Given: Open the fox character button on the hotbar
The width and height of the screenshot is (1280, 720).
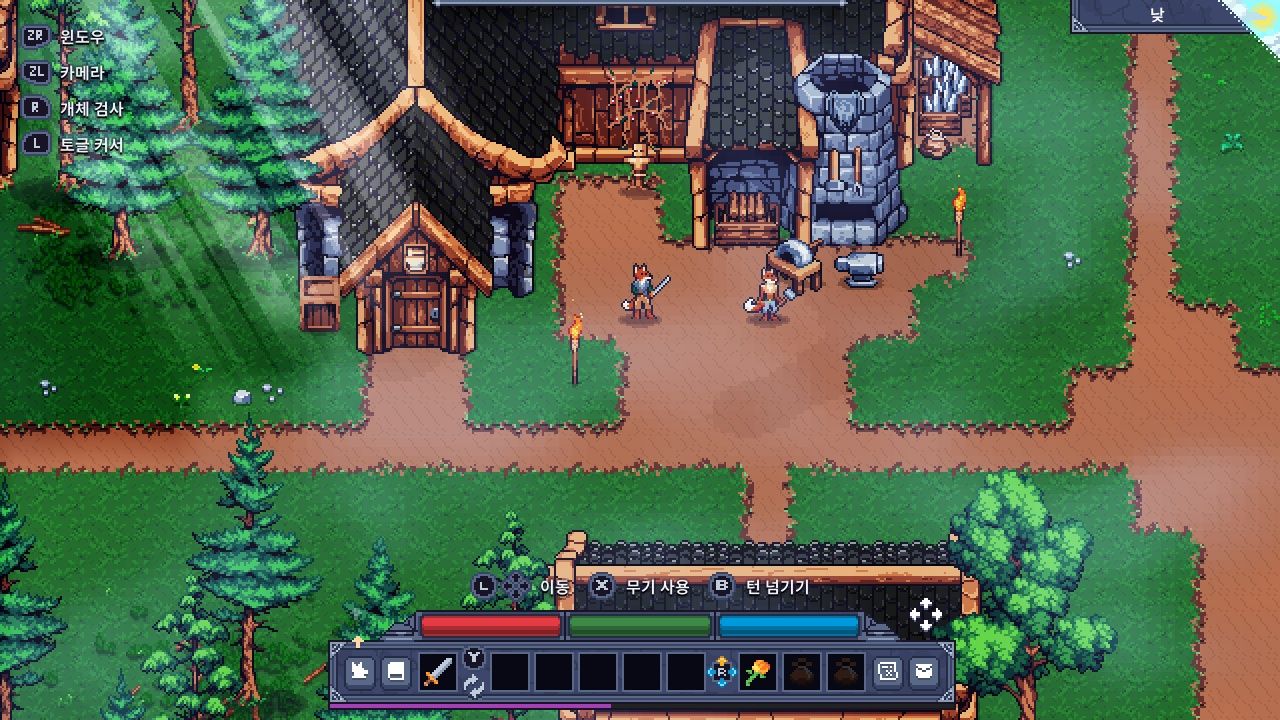Looking at the screenshot, I should tap(359, 672).
